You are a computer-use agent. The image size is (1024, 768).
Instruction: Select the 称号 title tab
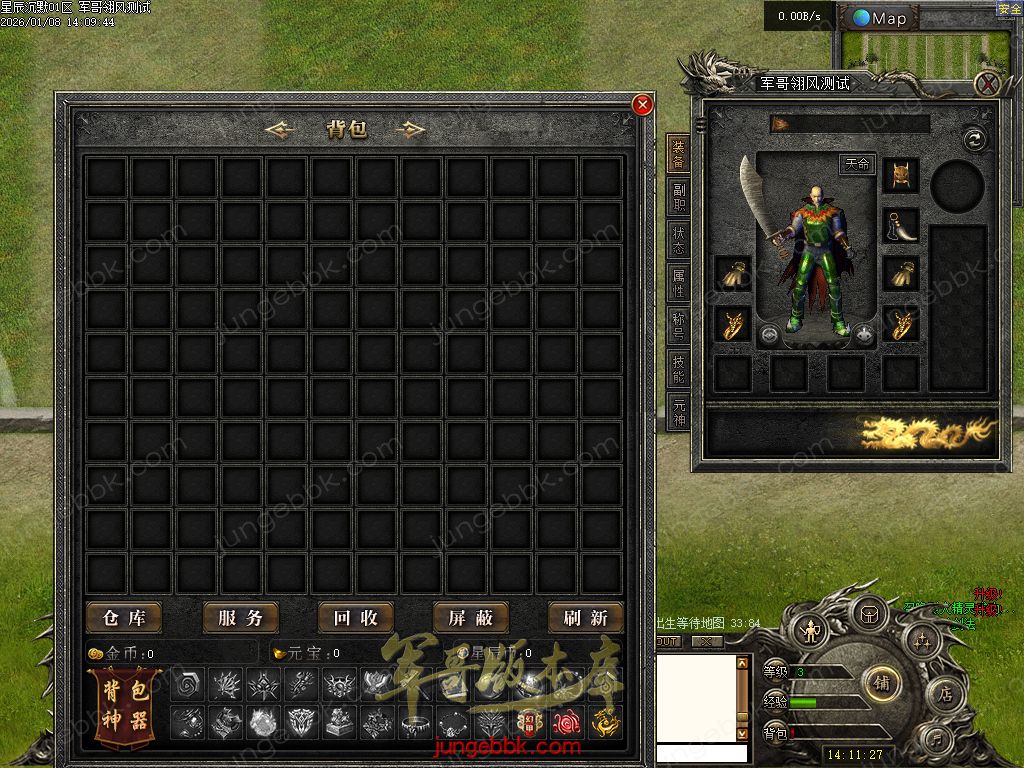click(679, 327)
